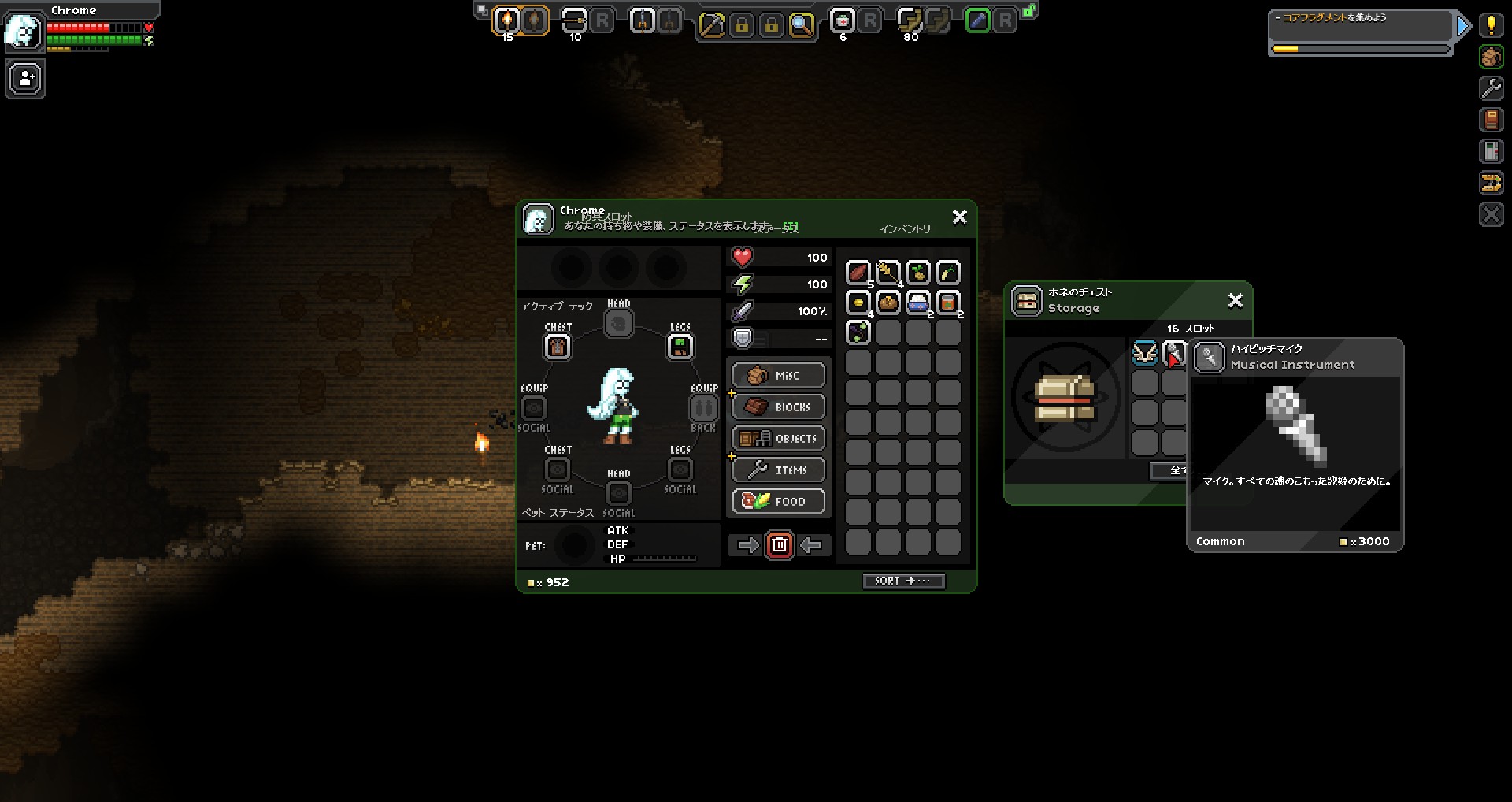This screenshot has width=1512, height=802.
Task: Select the torch hotbar slot
Action: (x=506, y=21)
